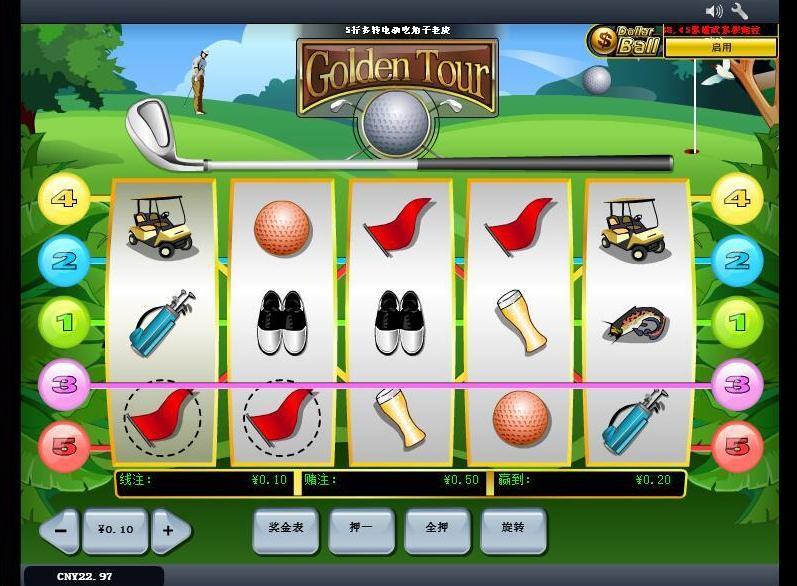Open settings via the wrench icon
The image size is (797, 586).
point(740,11)
